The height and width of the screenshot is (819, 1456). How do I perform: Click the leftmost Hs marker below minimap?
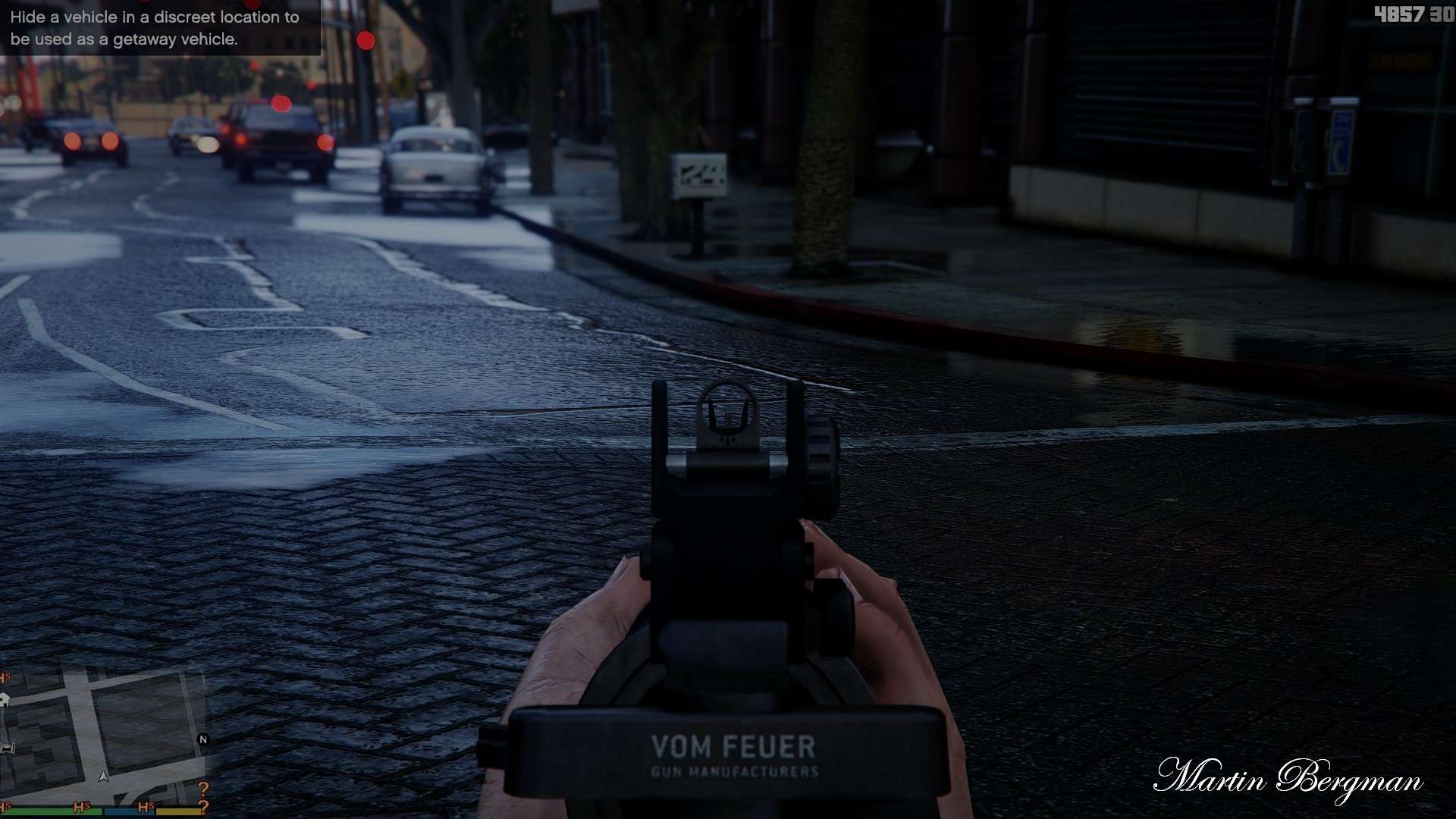(5, 805)
